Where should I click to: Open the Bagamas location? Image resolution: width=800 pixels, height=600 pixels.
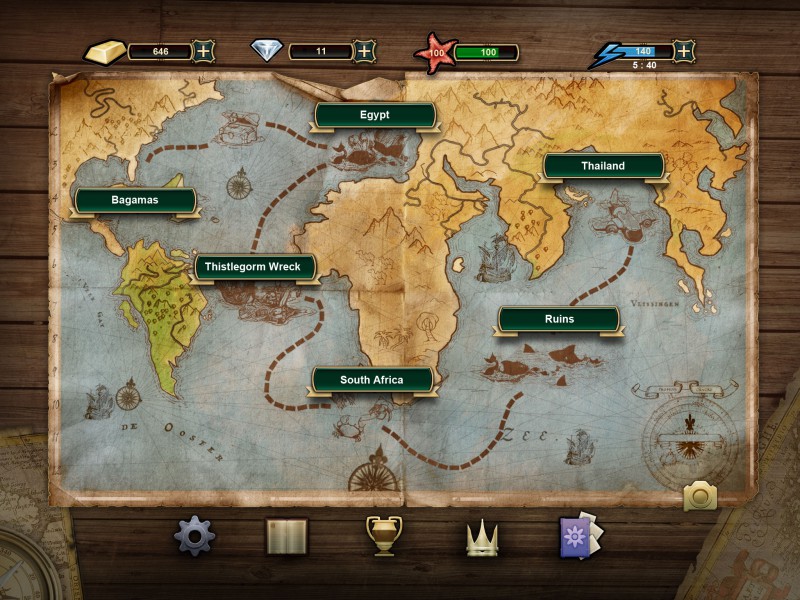135,200
